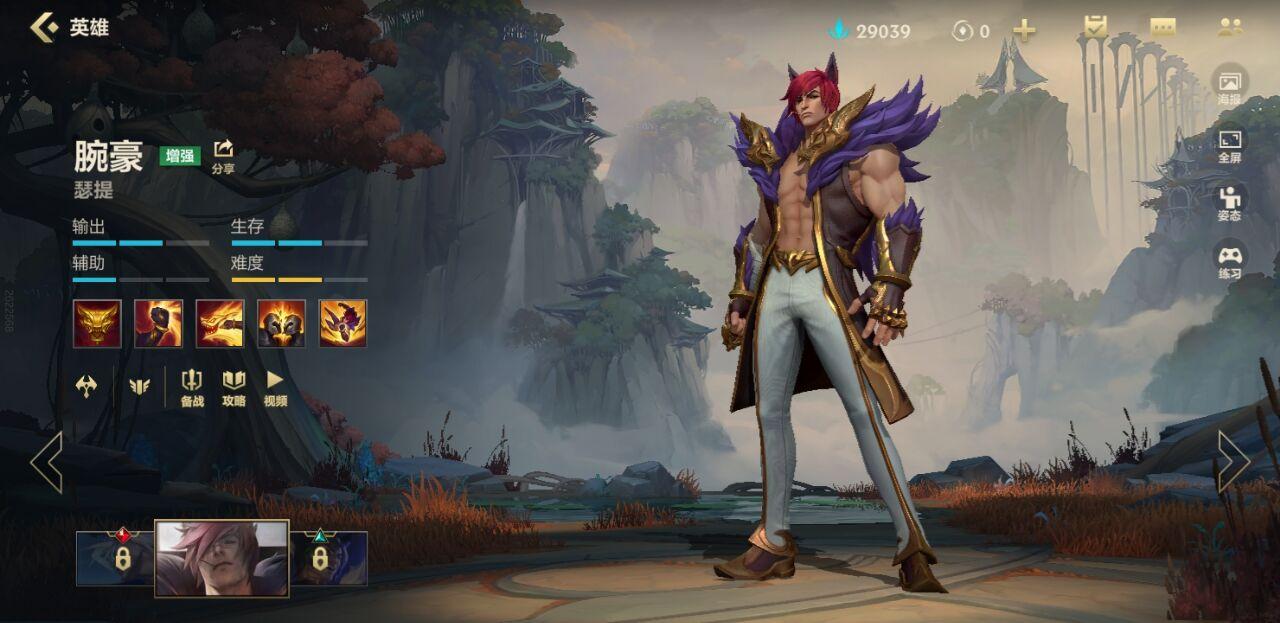
Task: Open the clipboard checkmark missions icon
Action: pos(1096,28)
